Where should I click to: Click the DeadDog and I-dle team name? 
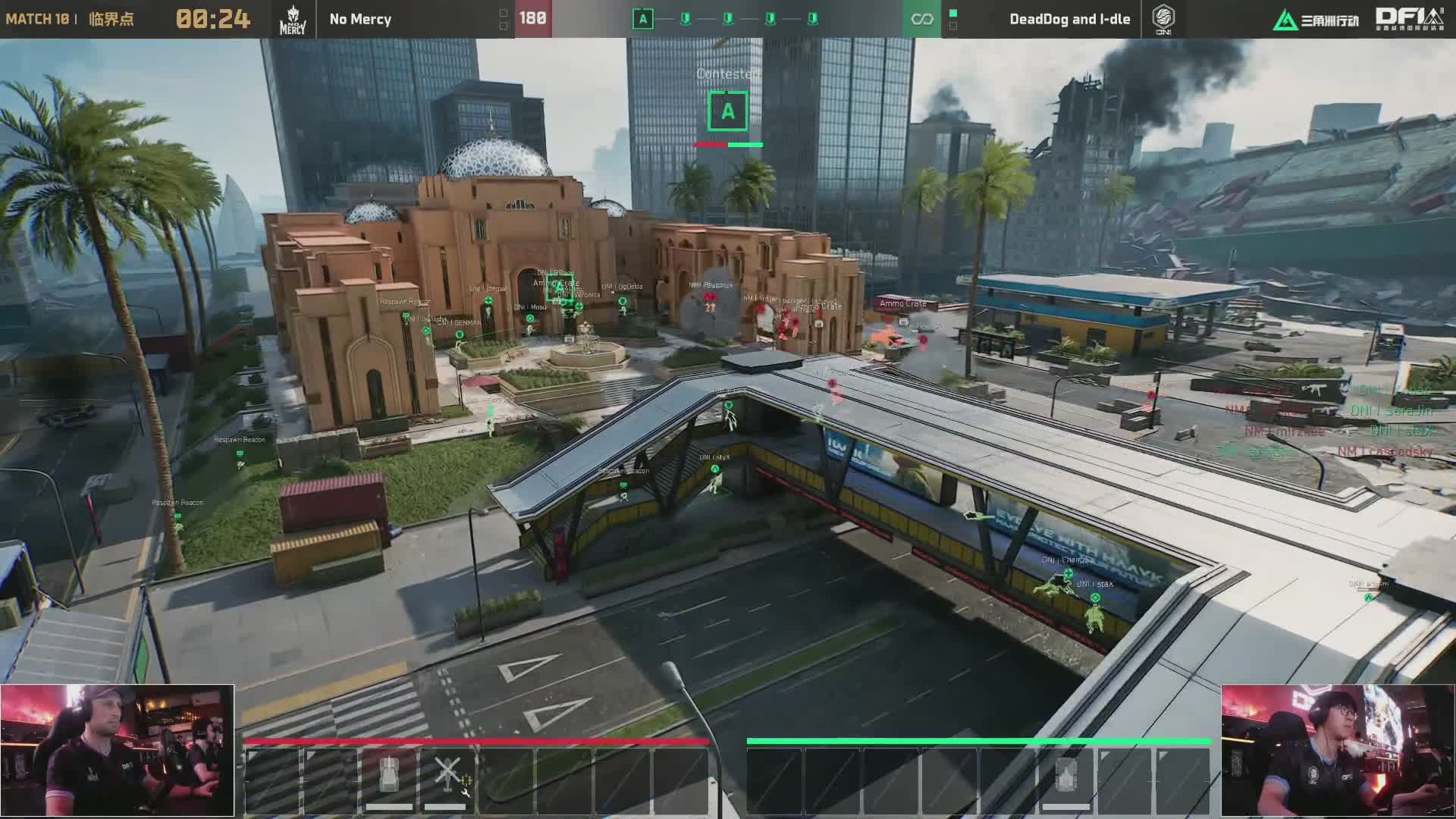pos(1069,20)
